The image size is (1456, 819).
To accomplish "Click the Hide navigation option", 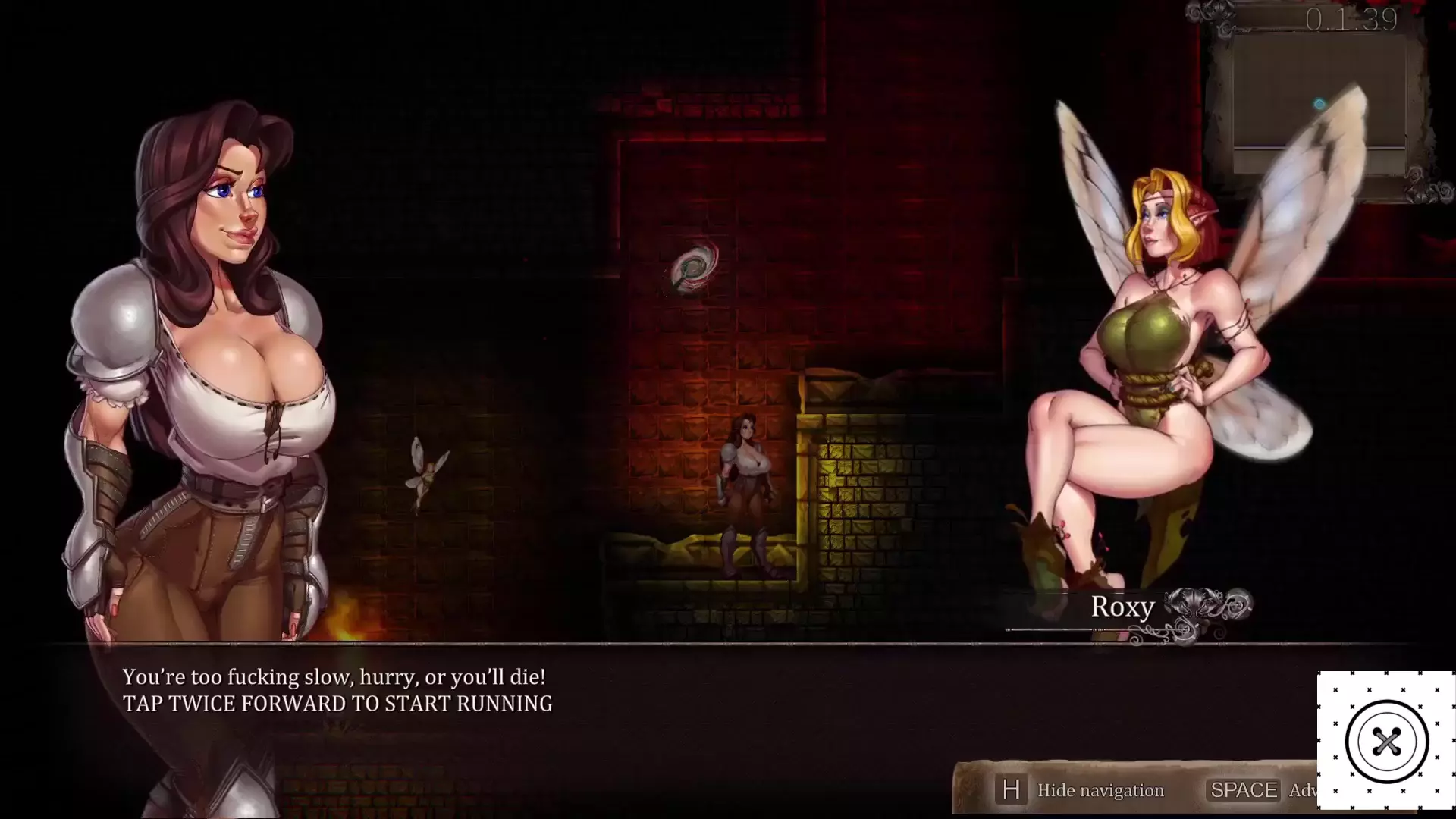I will (x=1099, y=790).
